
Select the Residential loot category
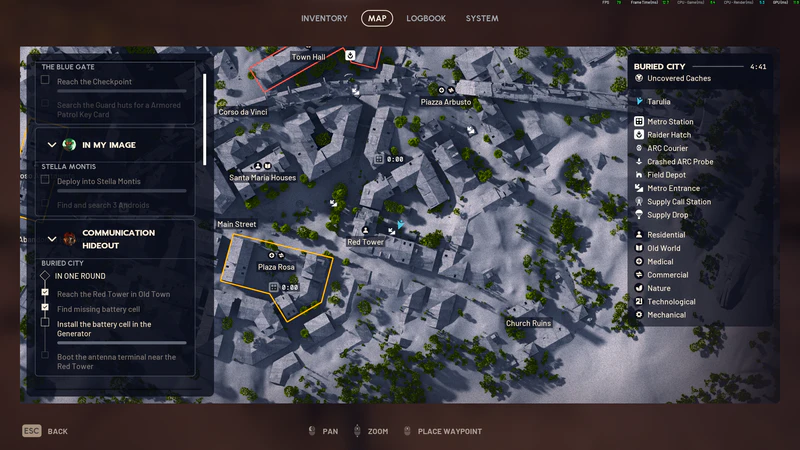[x=665, y=235]
